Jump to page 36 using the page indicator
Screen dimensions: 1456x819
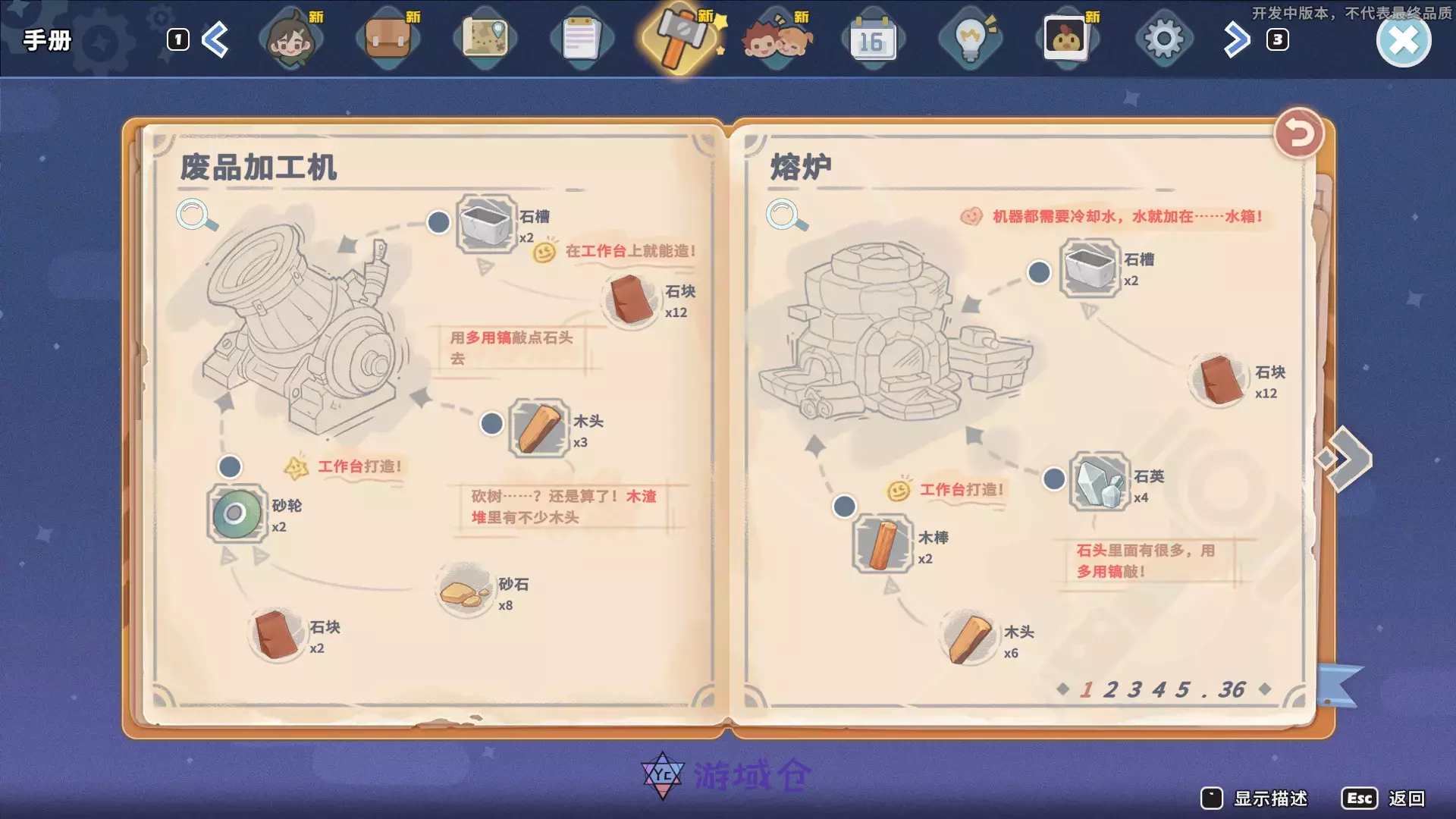pos(1234,689)
